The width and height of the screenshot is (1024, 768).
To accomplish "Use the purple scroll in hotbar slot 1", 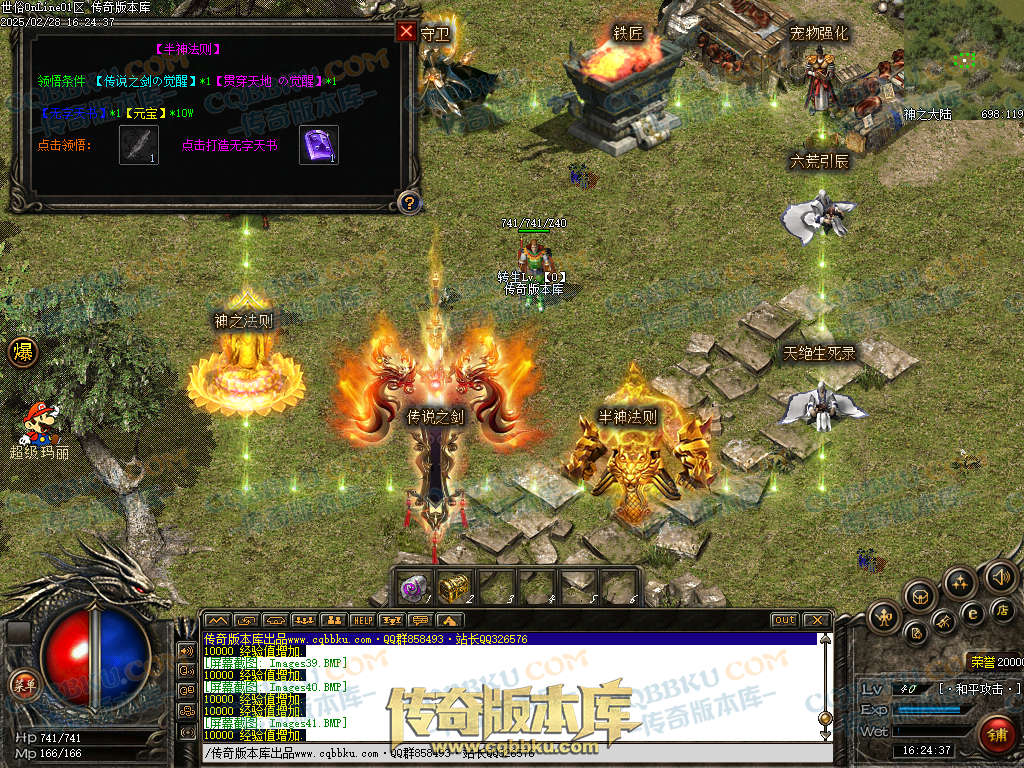I will (x=414, y=588).
